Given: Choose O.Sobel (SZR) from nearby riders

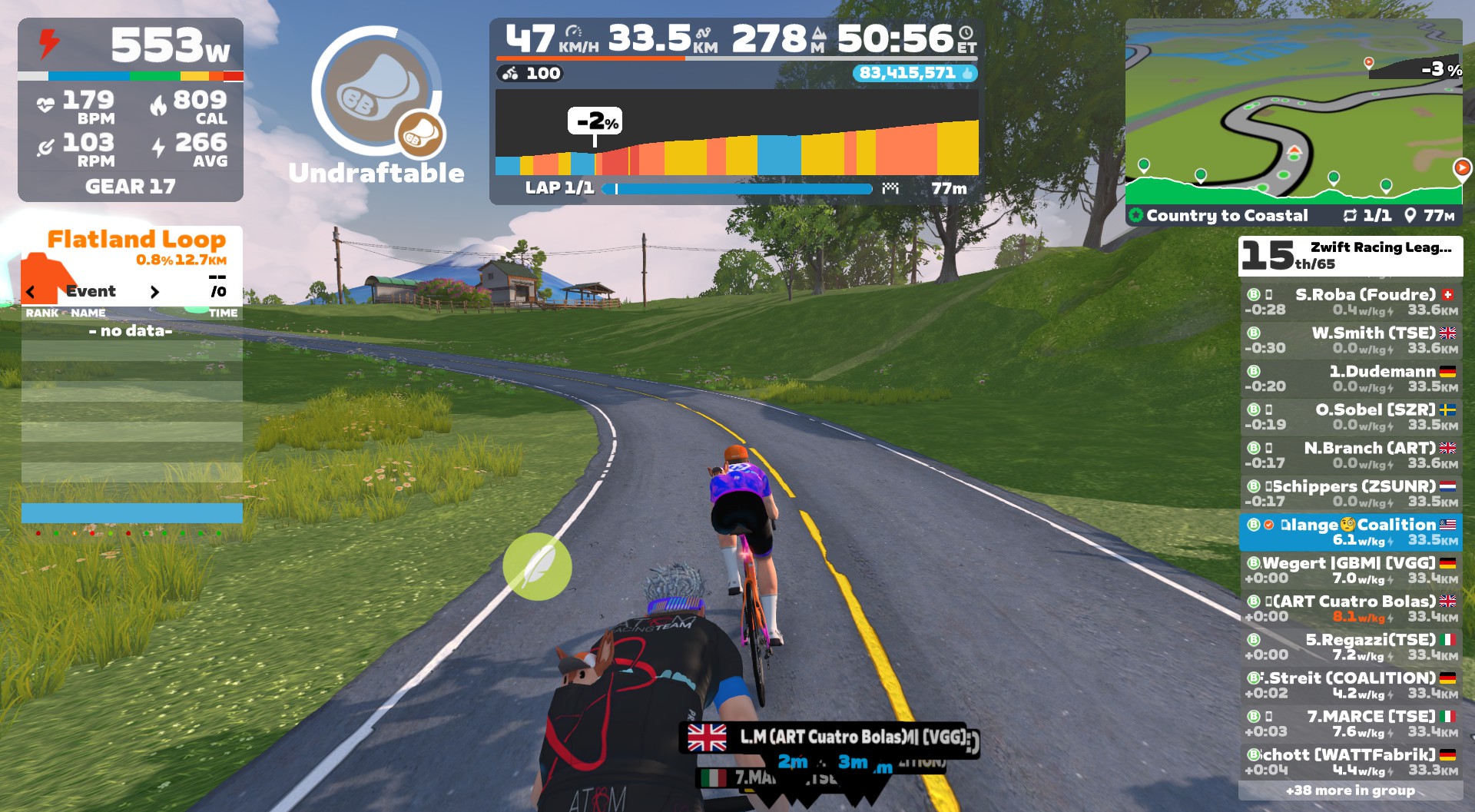Looking at the screenshot, I should tap(1351, 417).
